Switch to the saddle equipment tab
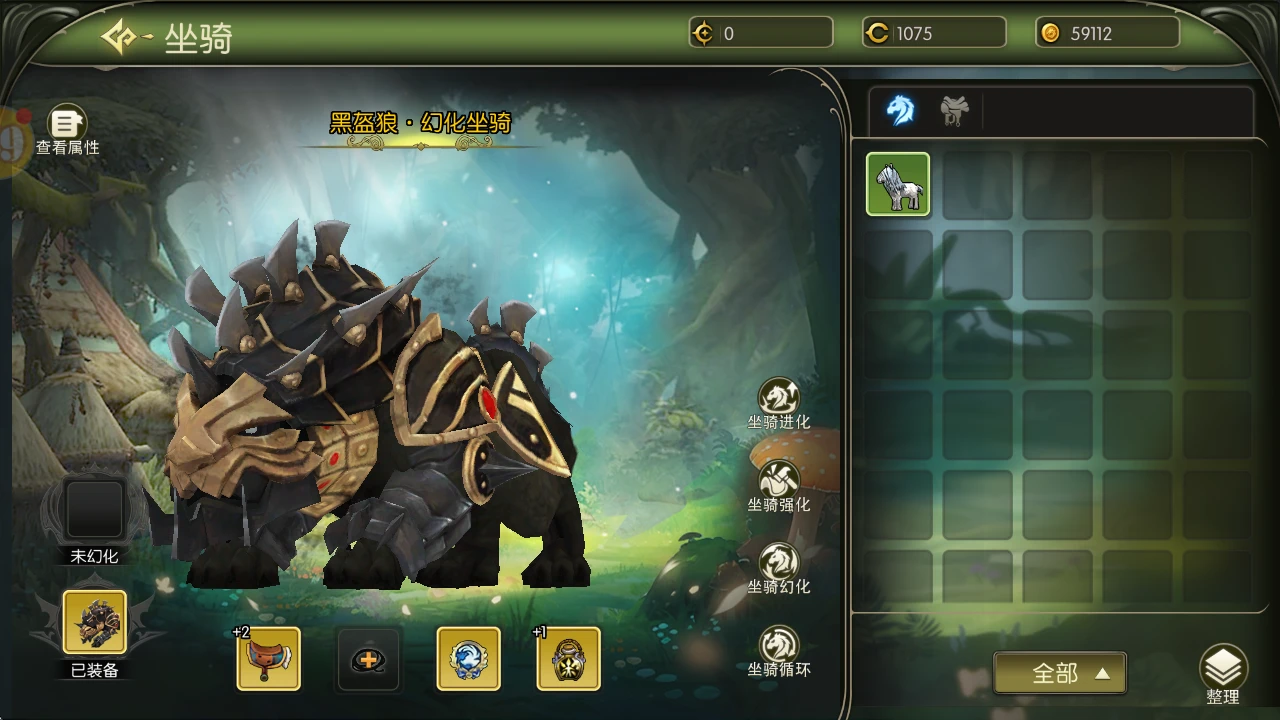Screen dimensions: 1280x720 coord(955,110)
